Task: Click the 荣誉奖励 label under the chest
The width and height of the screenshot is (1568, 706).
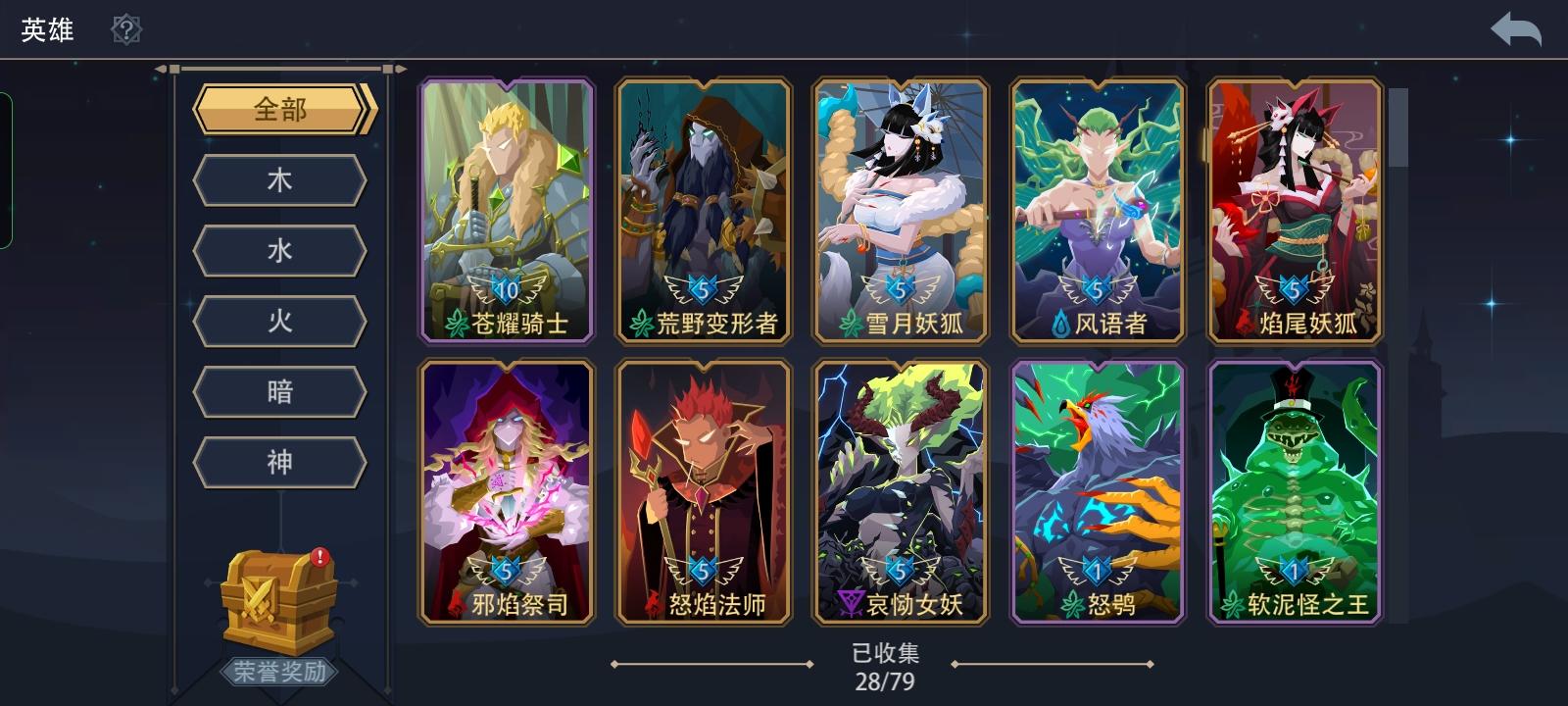Action: [277, 672]
